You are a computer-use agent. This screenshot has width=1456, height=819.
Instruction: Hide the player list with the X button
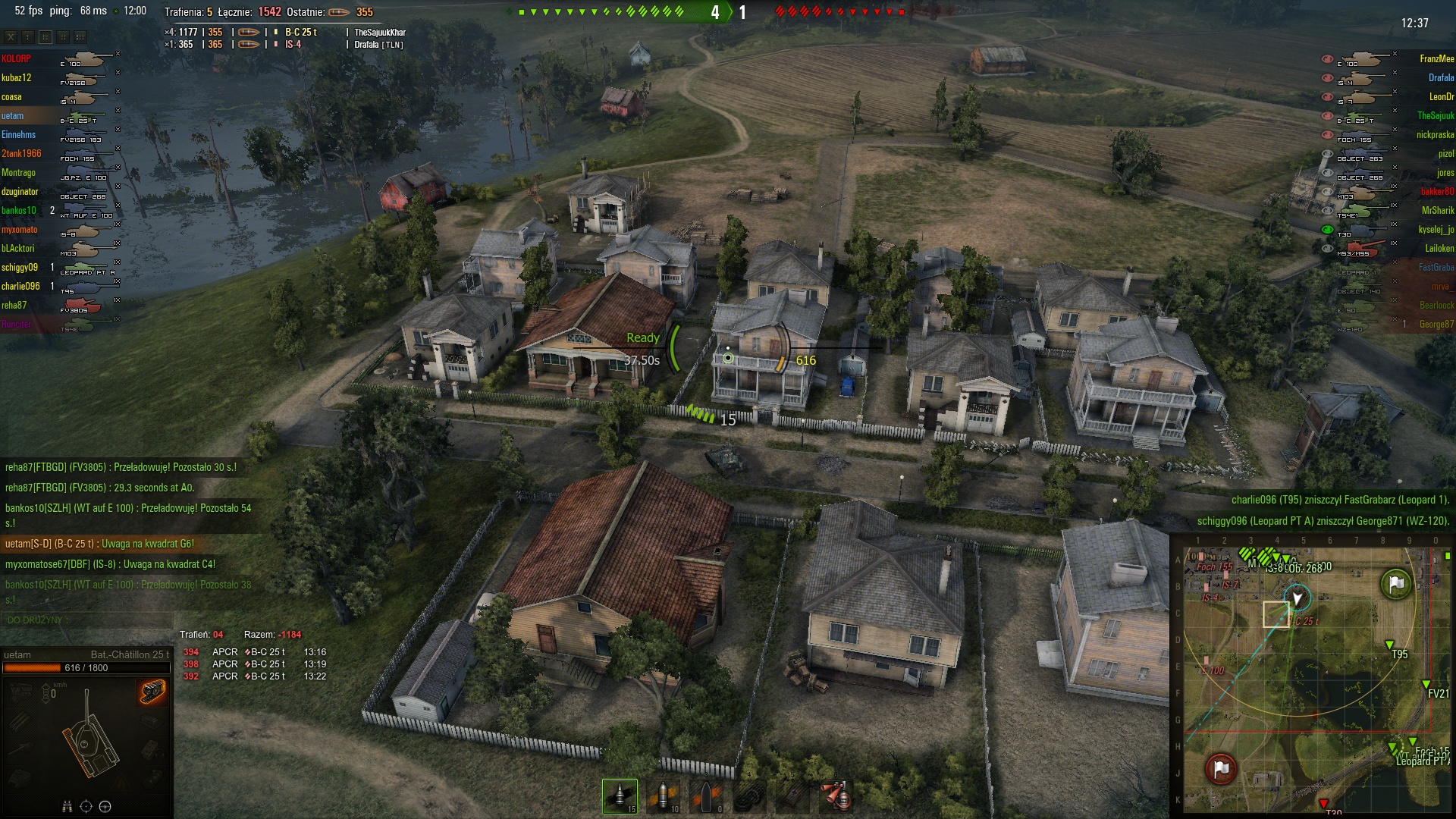click(11, 36)
